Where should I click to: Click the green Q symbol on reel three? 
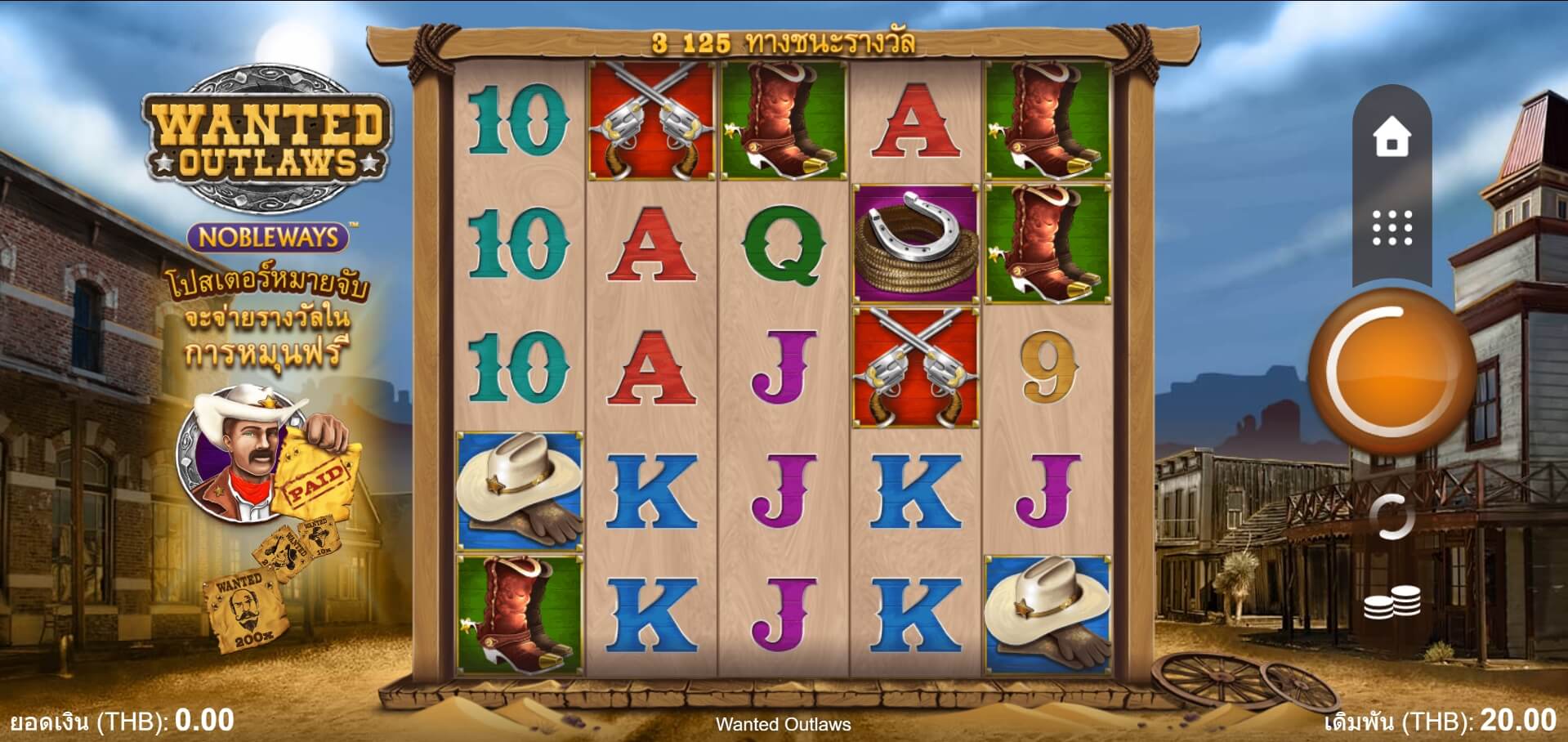[x=784, y=245]
